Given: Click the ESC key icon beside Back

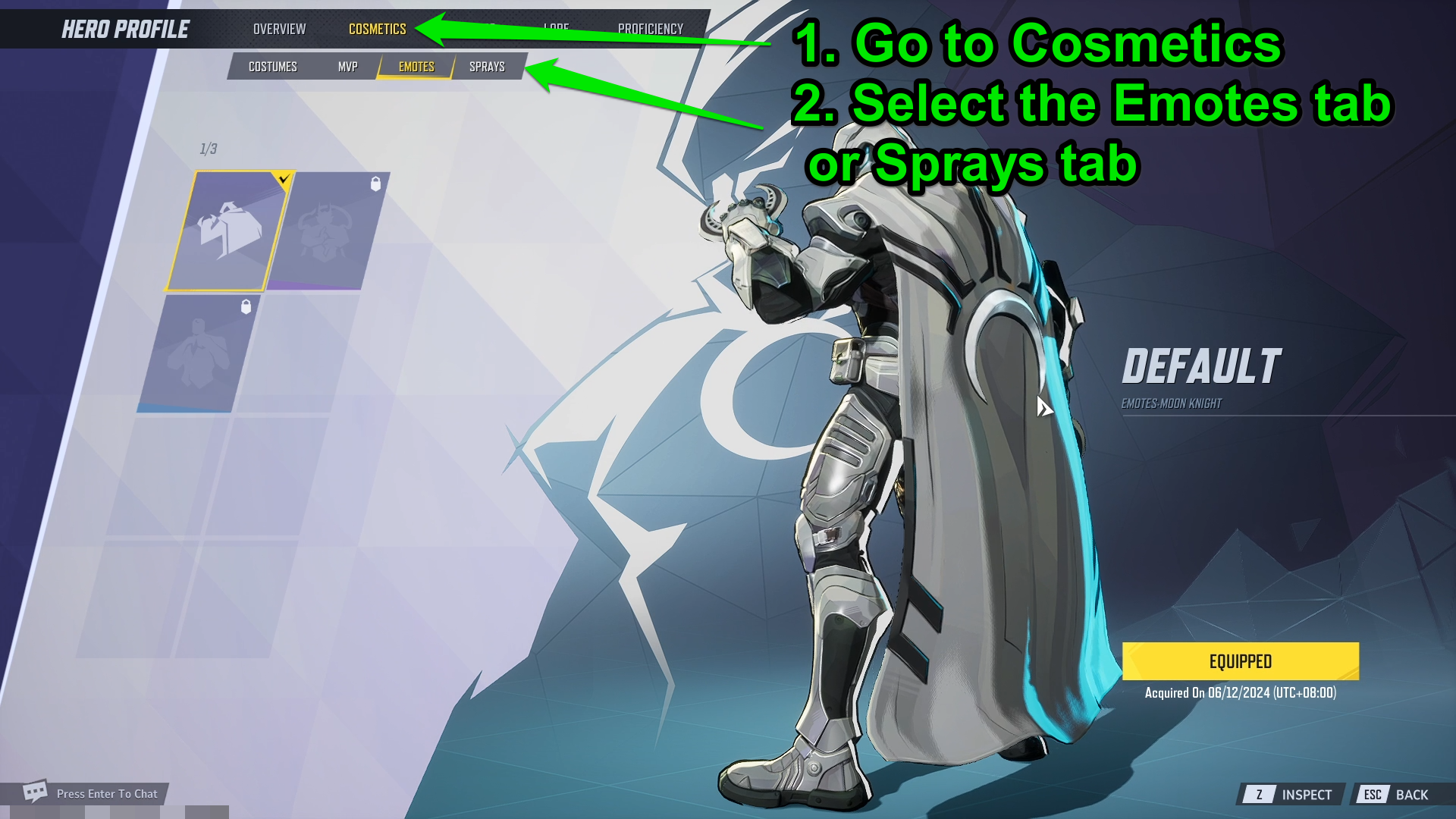Looking at the screenshot, I should click(x=1375, y=795).
